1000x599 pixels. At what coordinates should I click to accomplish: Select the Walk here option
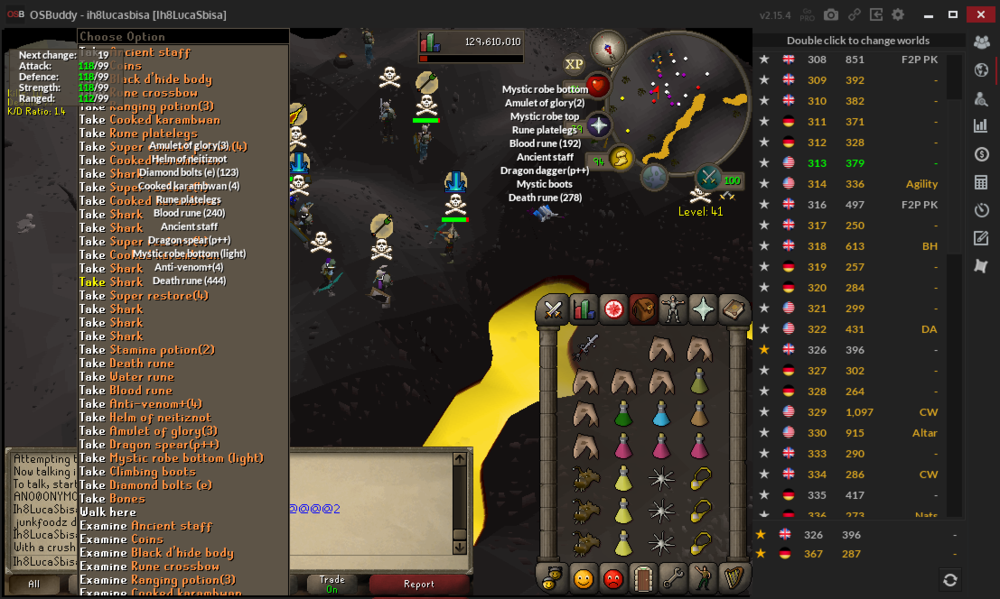(108, 512)
